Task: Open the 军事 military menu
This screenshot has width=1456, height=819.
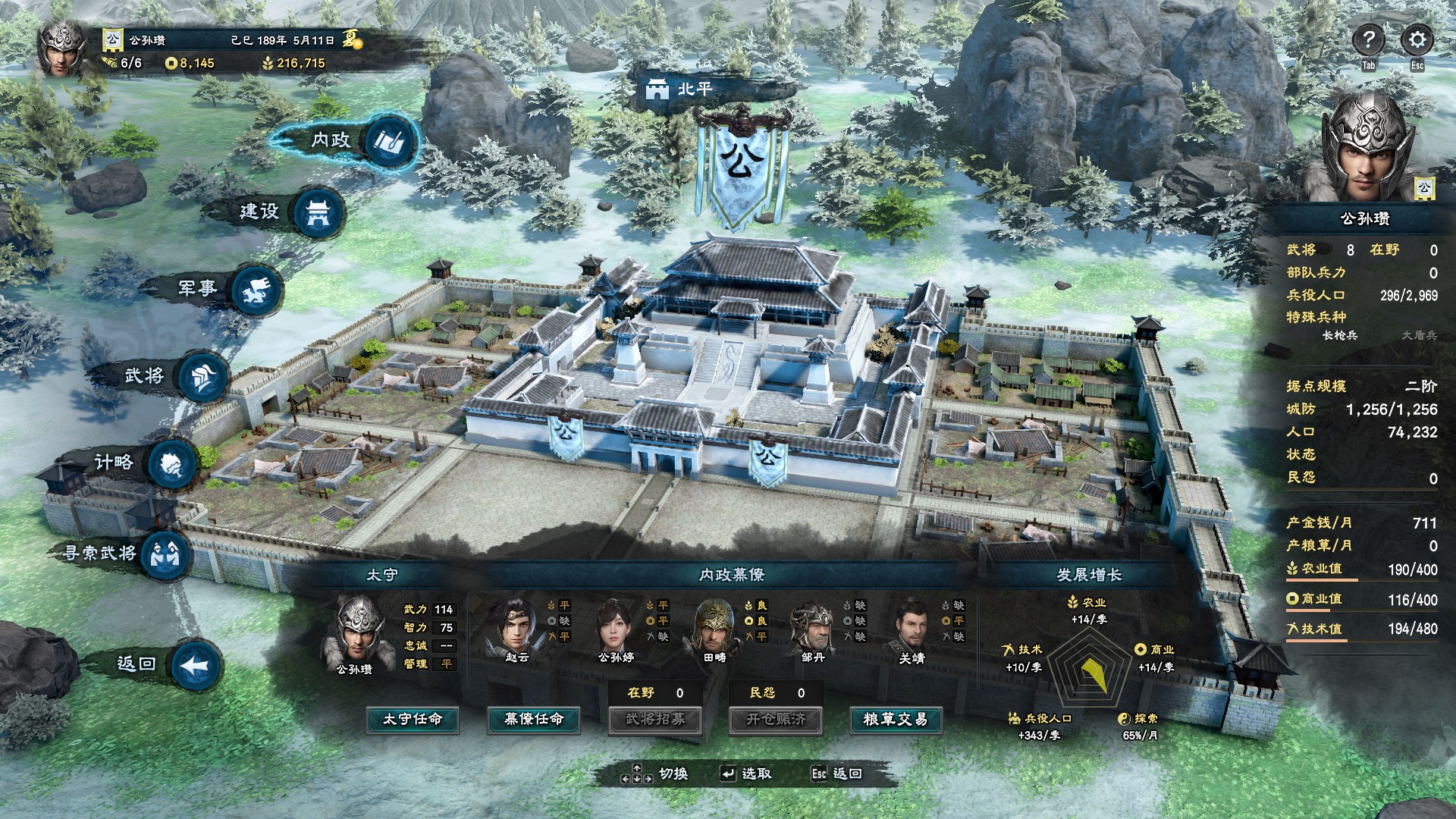Action: pos(256,290)
